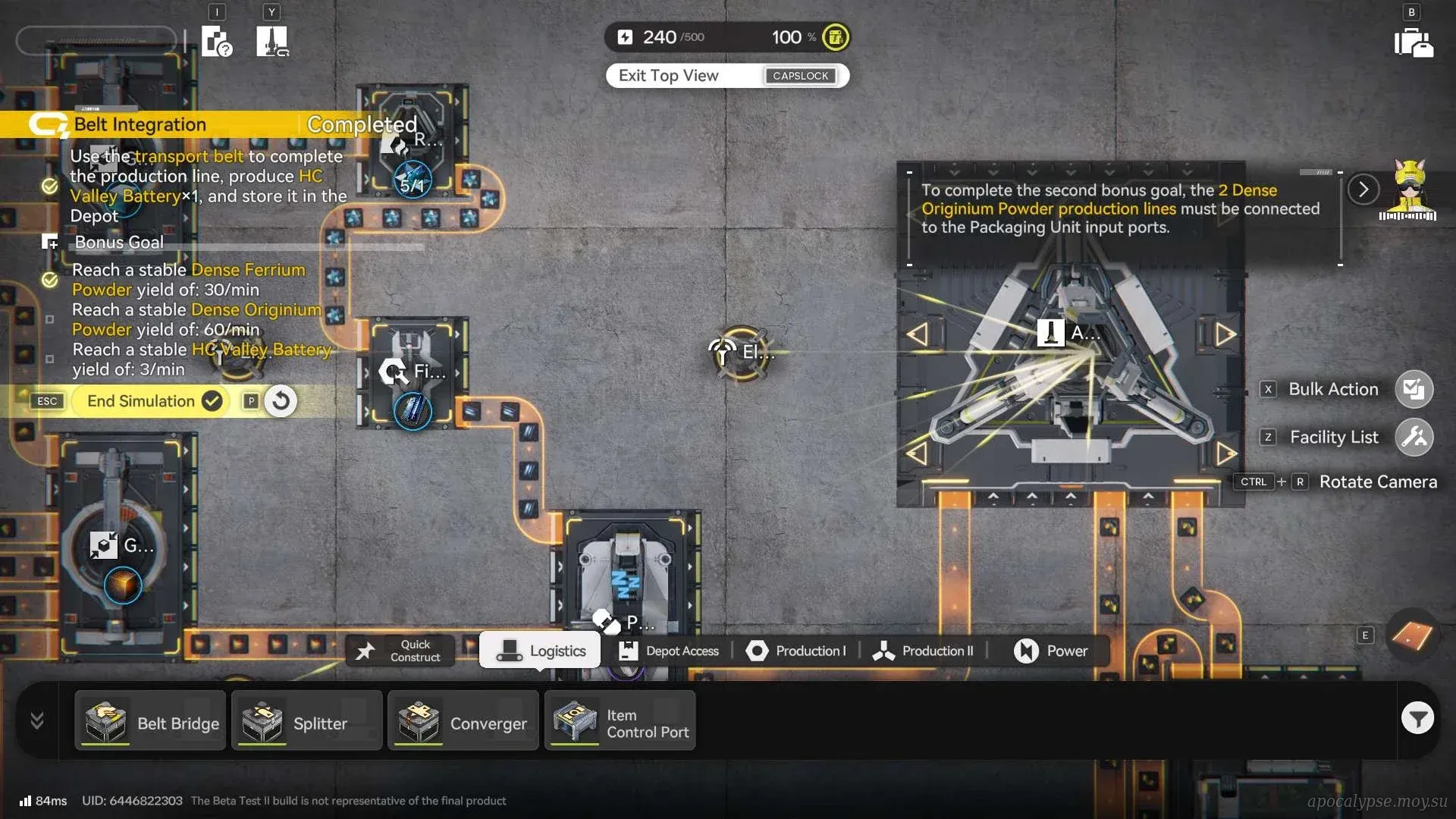The image size is (1456, 819).
Task: Open the Production I tab
Action: [796, 651]
